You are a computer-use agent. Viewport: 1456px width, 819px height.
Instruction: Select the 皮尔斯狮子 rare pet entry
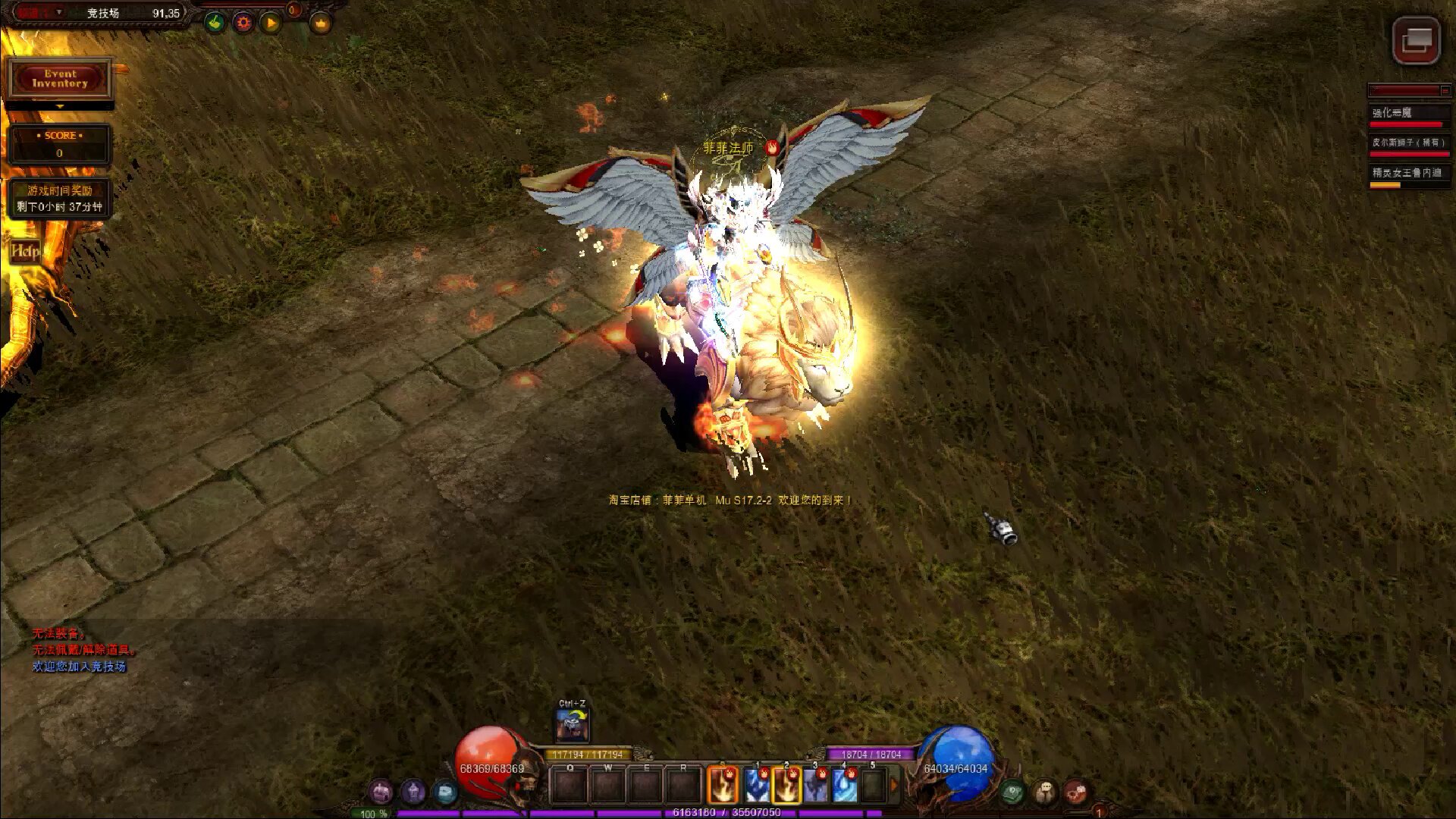pyautogui.click(x=1407, y=143)
